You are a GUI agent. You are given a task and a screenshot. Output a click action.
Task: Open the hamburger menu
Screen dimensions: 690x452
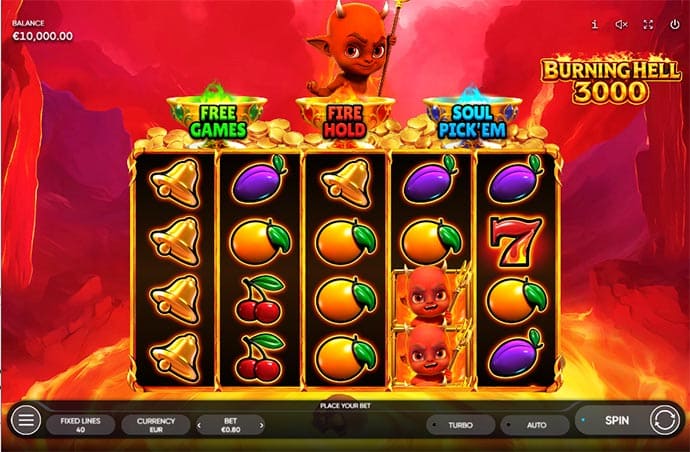[x=27, y=421]
